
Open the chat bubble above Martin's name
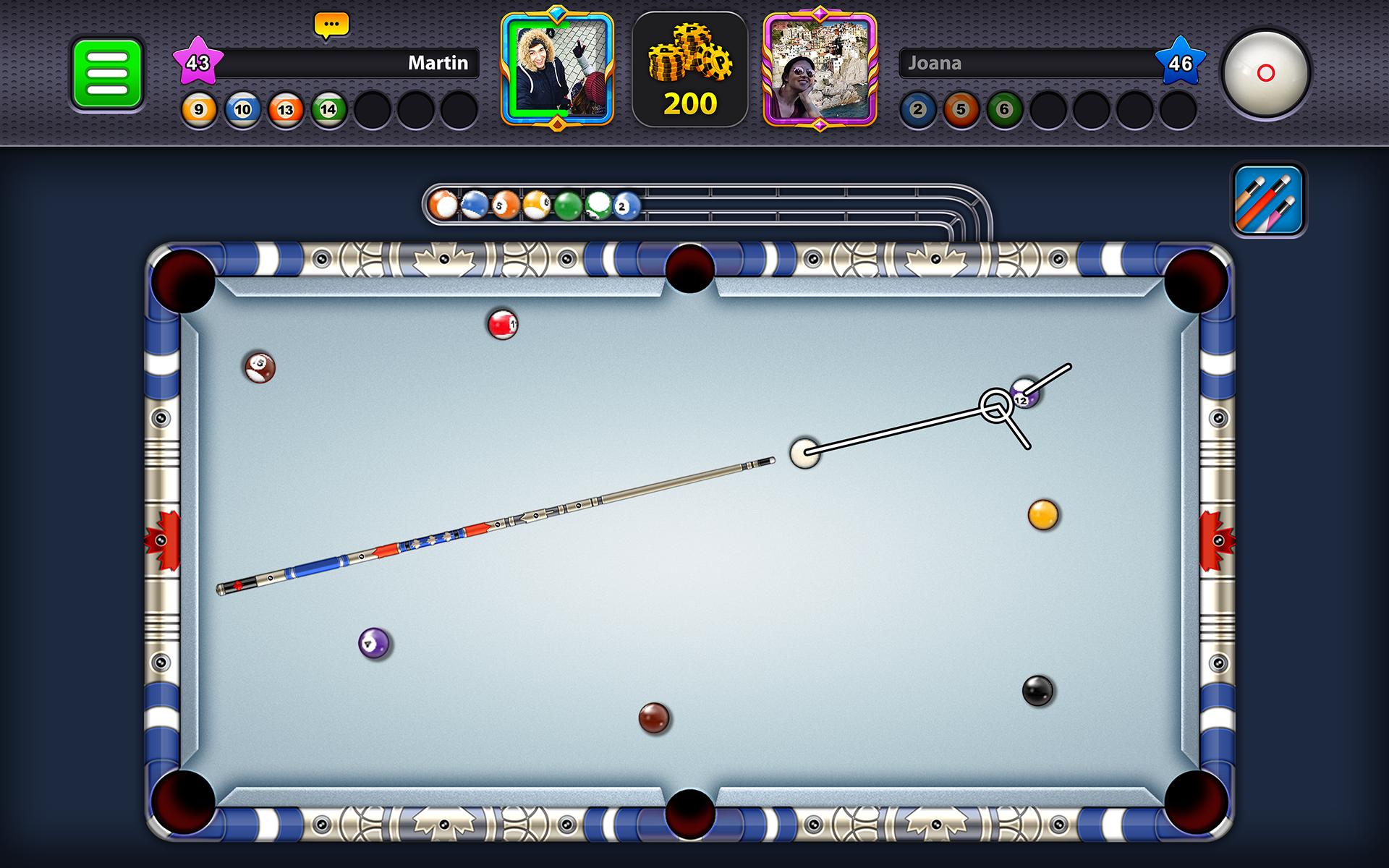click(331, 24)
